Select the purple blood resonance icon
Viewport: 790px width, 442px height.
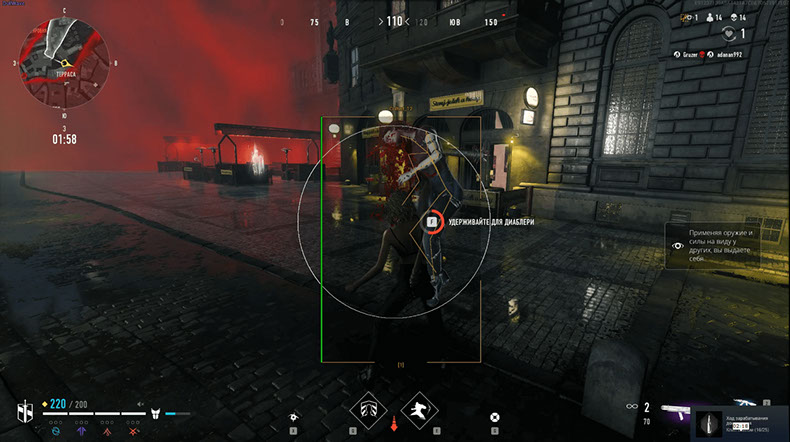pos(81,432)
